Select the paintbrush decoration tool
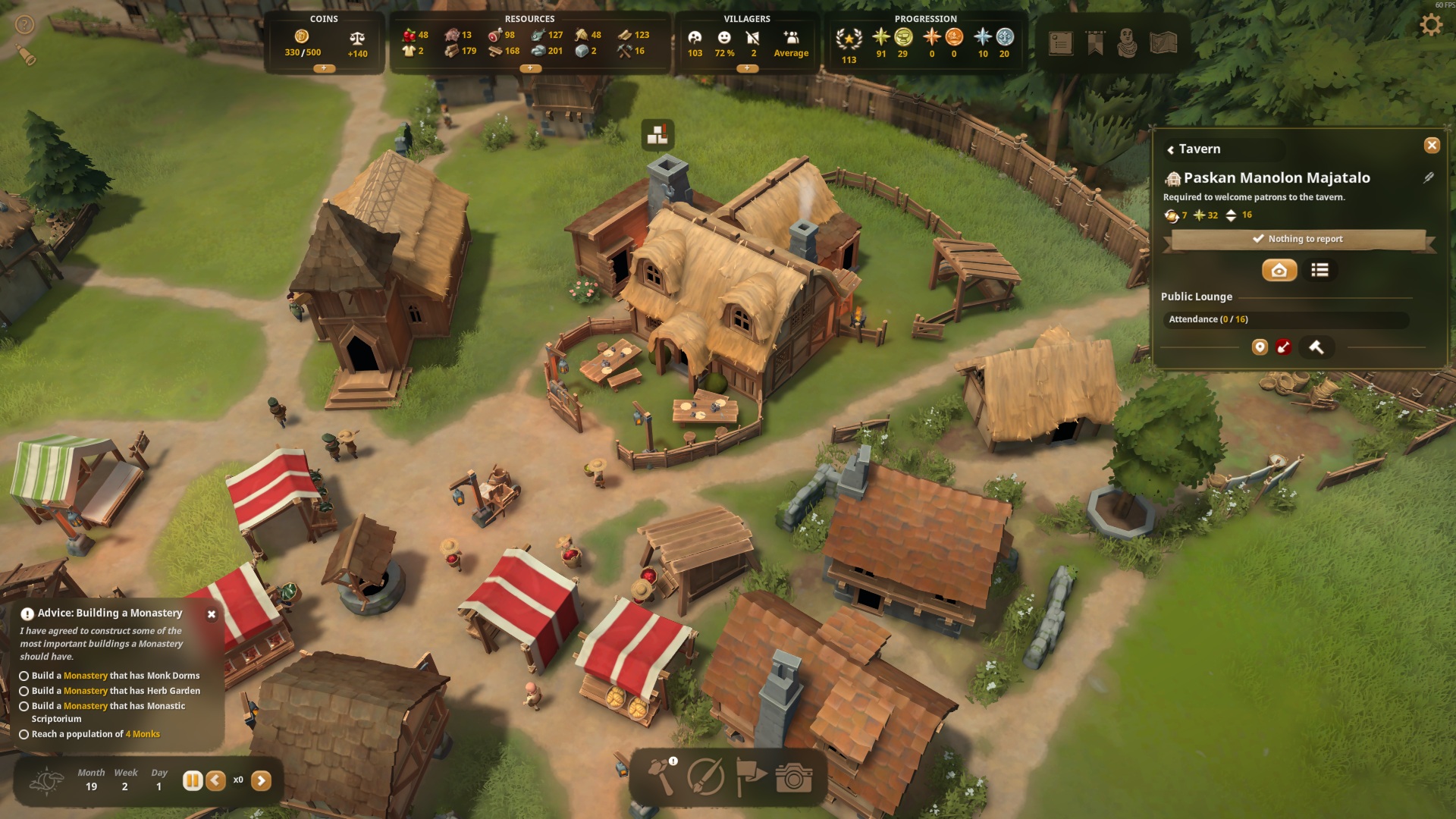The image size is (1456, 819). (x=705, y=777)
